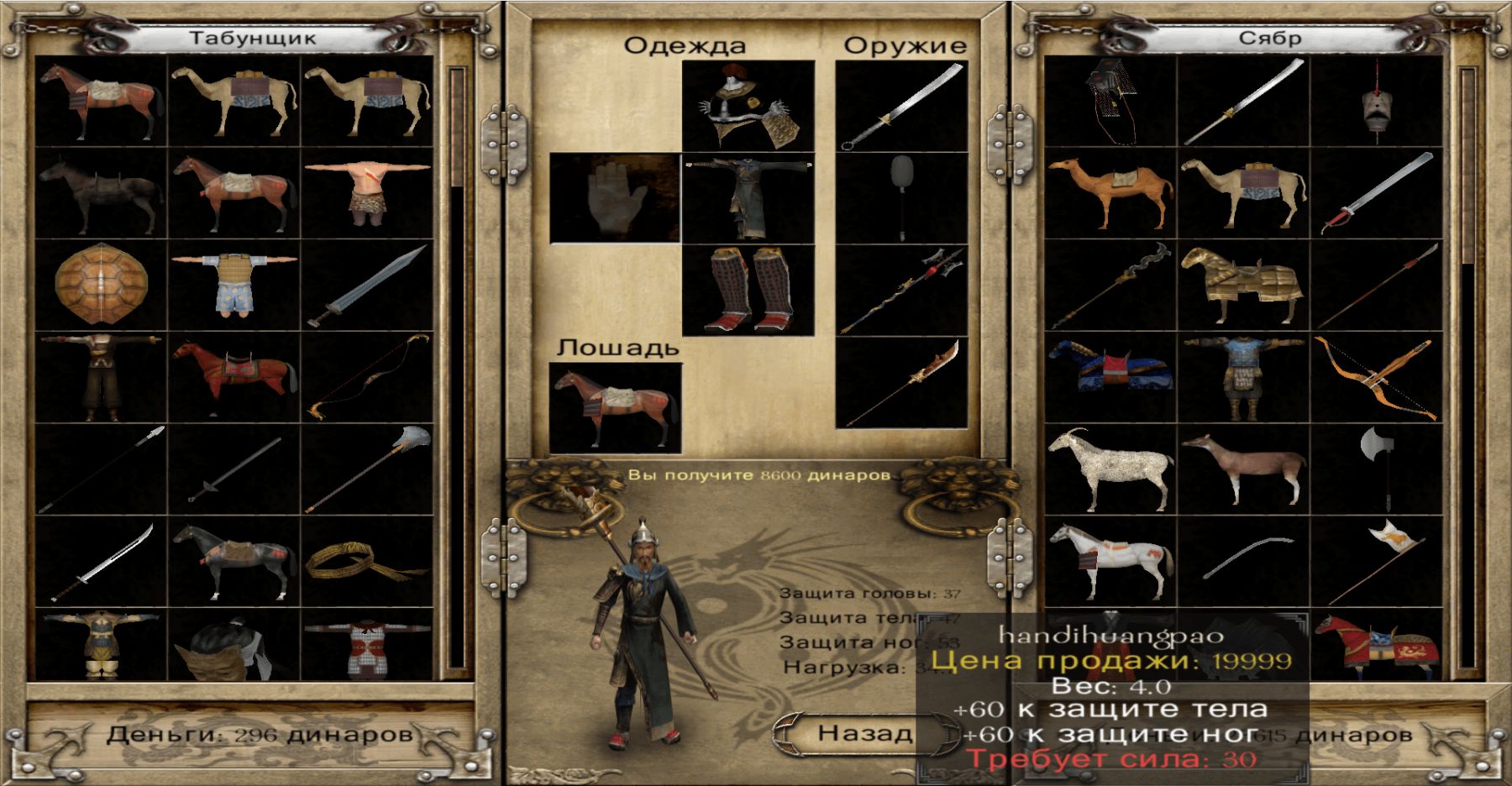Choose the golden horse armor mount
The height and width of the screenshot is (786, 1512).
pos(1242,284)
